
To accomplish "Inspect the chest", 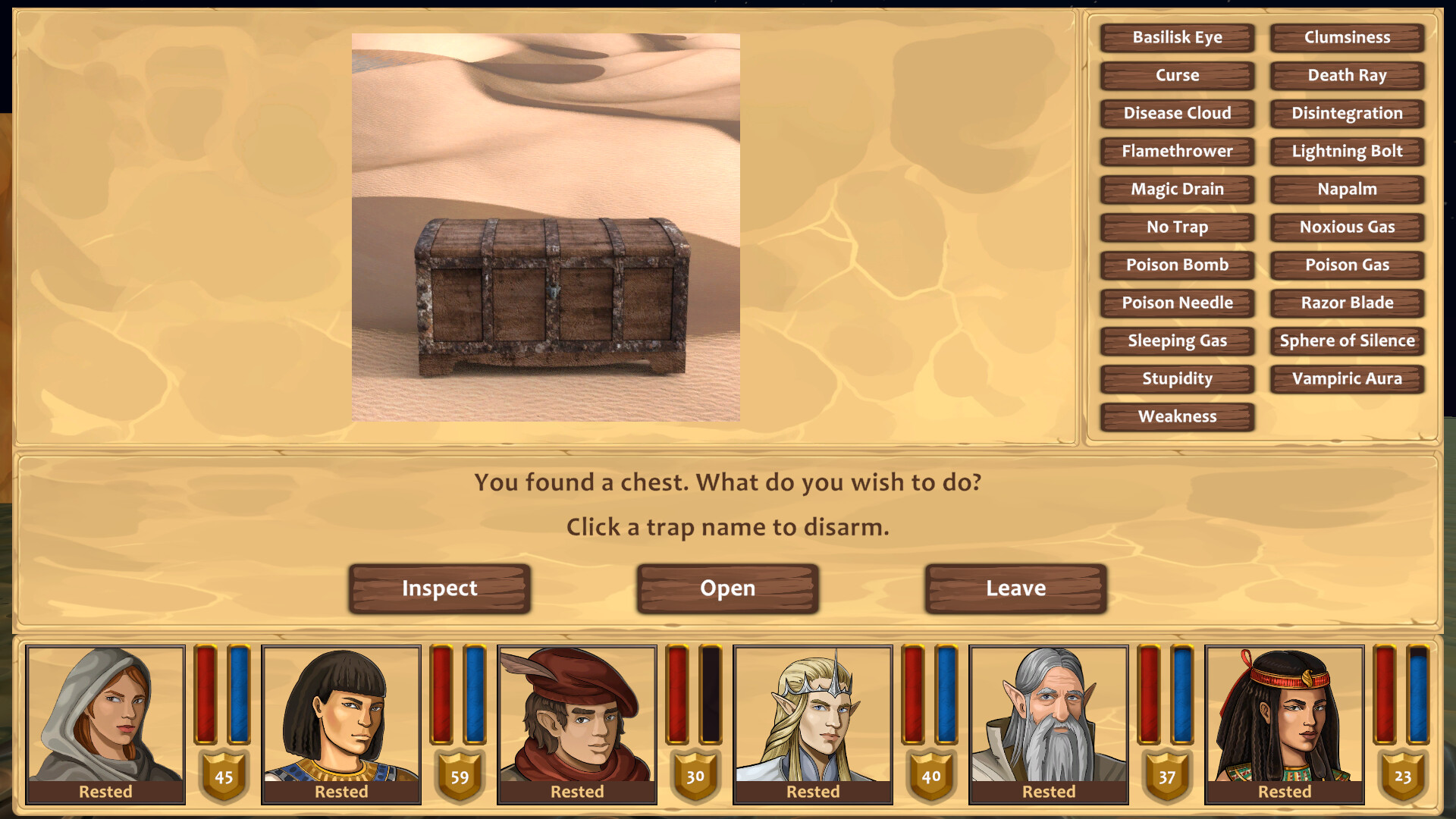I will tap(441, 588).
